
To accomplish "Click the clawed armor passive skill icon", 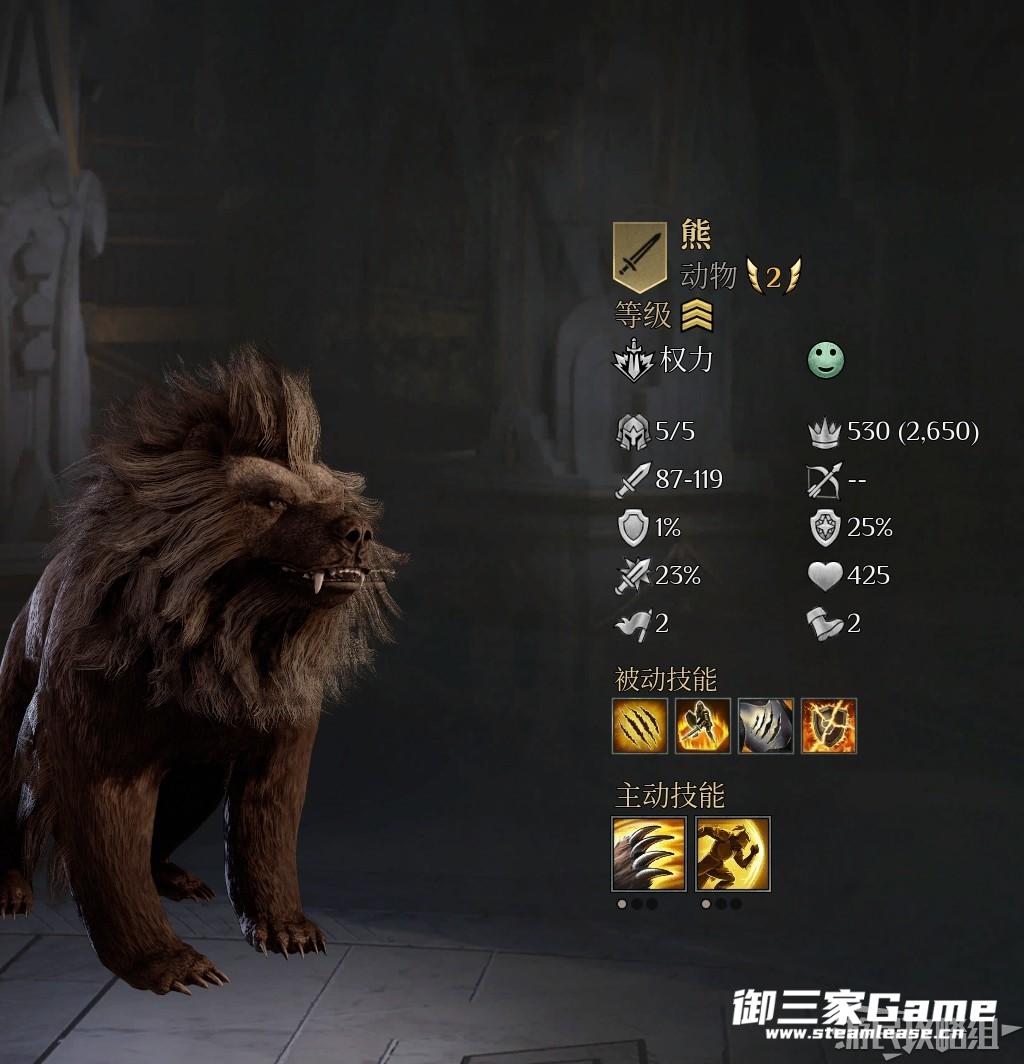I will [x=766, y=726].
